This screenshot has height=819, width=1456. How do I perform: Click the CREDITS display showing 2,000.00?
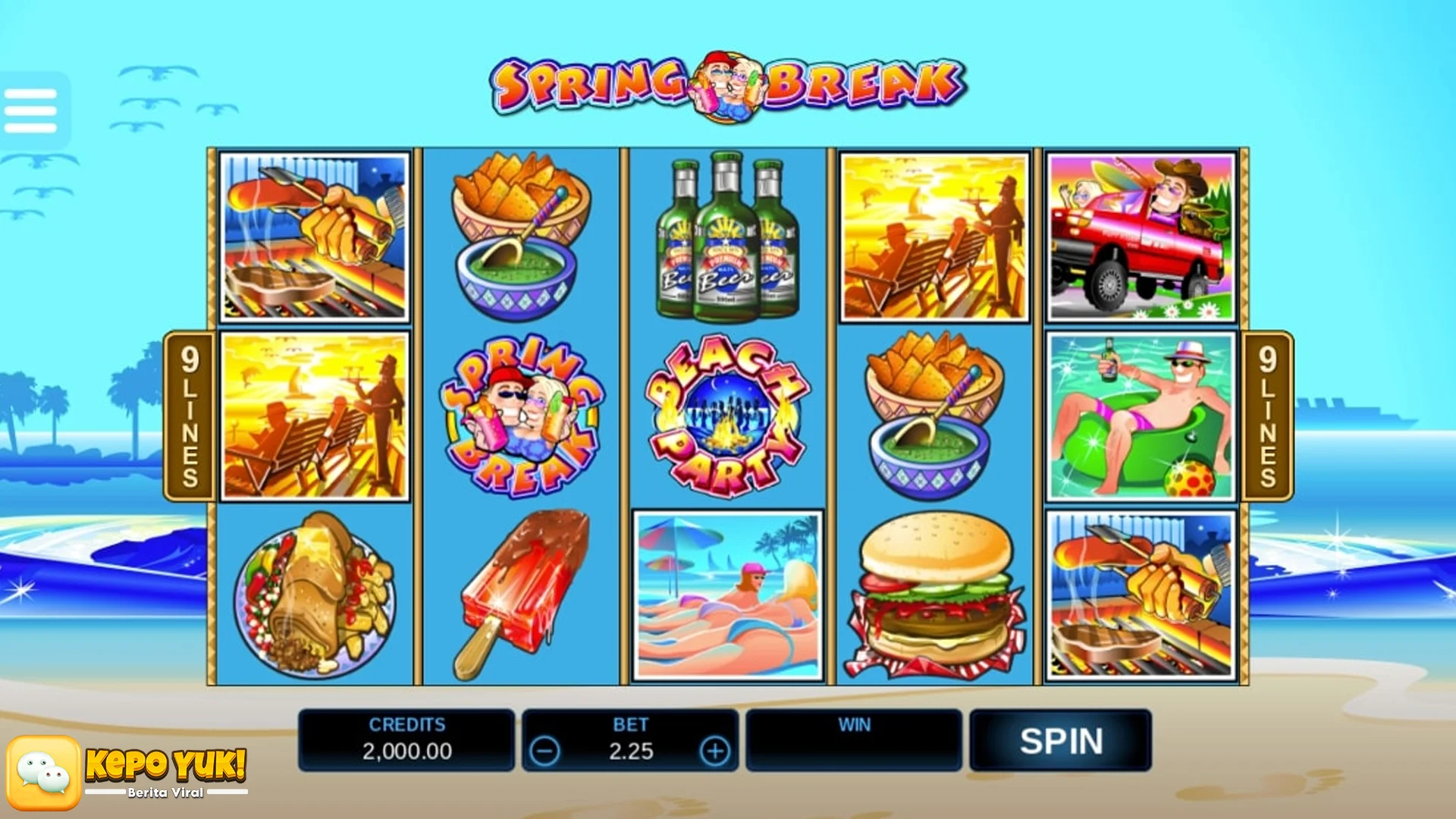coord(407,739)
